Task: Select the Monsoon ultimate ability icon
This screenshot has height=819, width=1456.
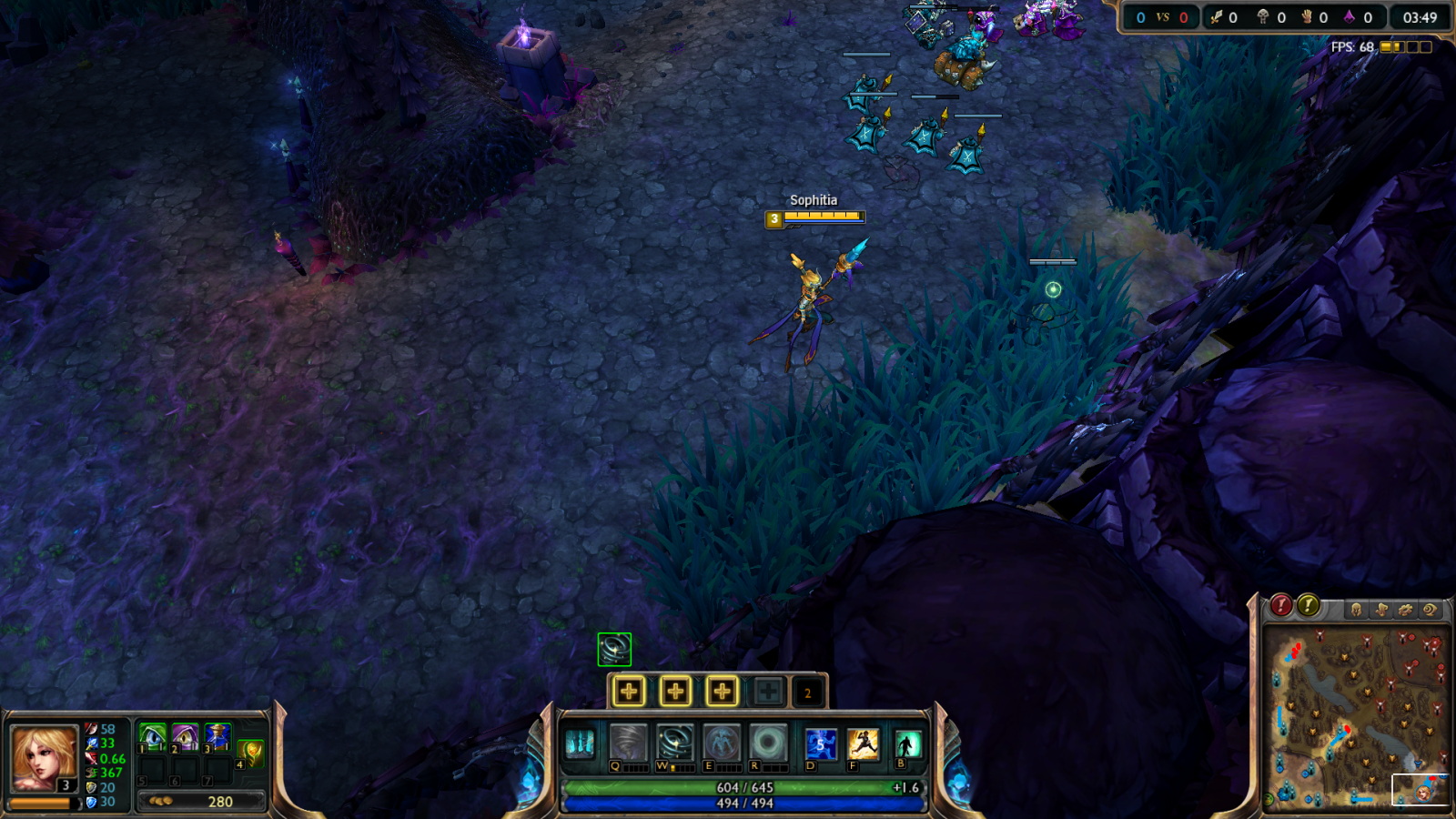Action: pyautogui.click(x=768, y=743)
